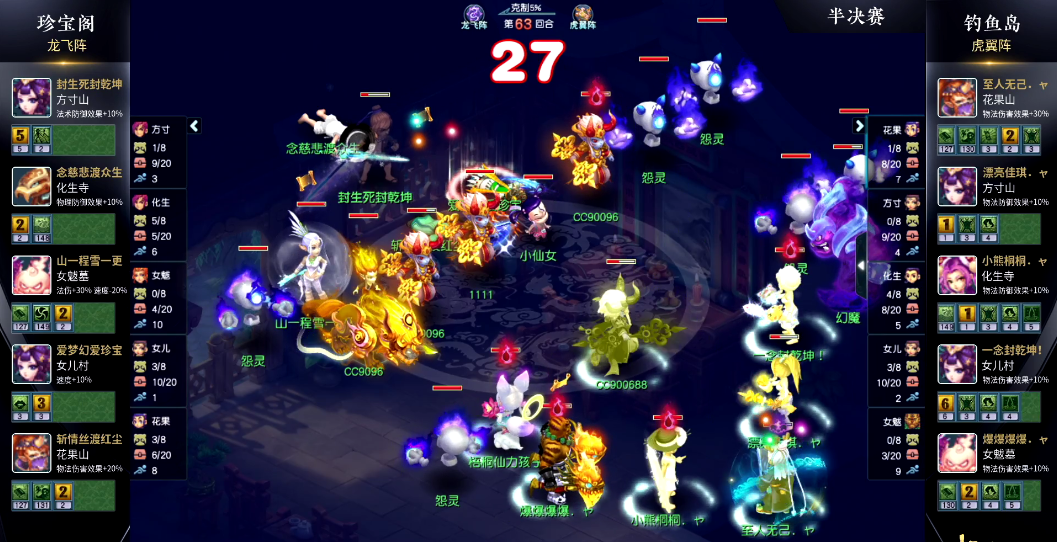Select player 念慈悲渡众生 portrait

(x=31, y=186)
